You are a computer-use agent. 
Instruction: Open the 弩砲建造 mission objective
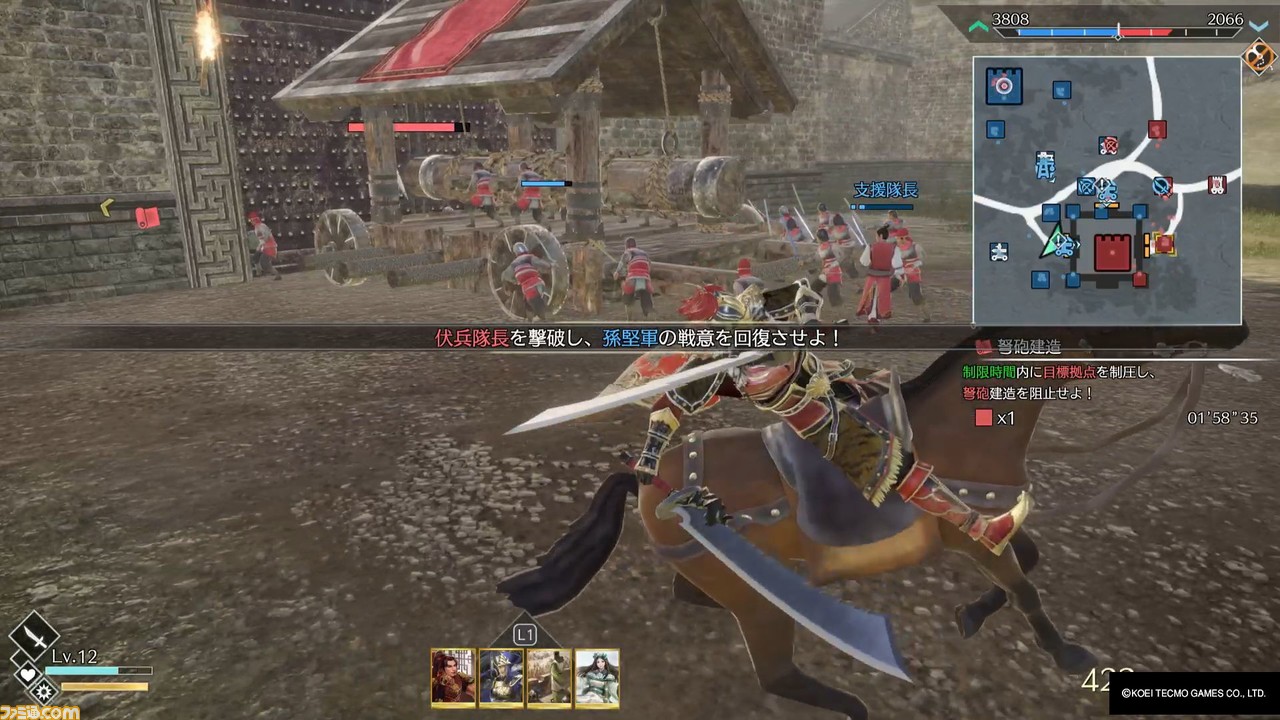1025,347
